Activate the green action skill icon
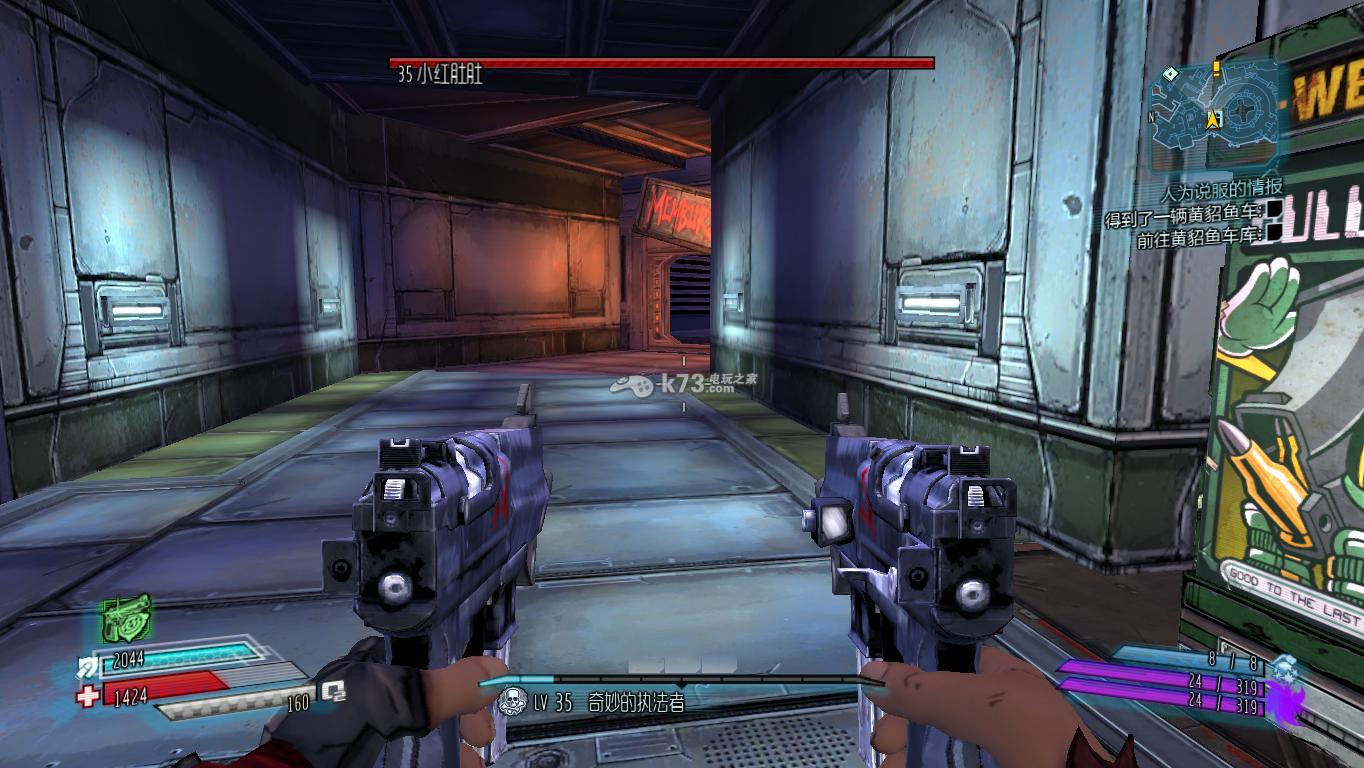1364x768 pixels. (126, 619)
